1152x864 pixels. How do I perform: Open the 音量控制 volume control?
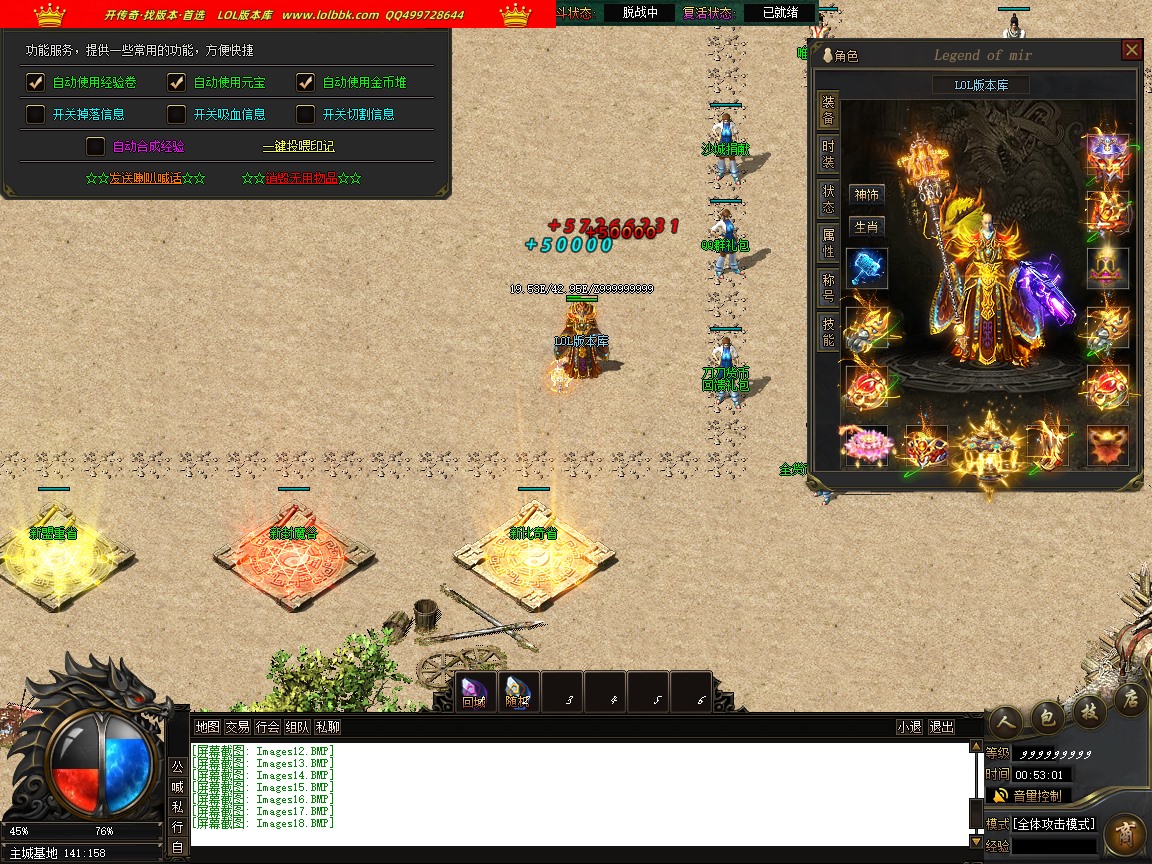point(1029,796)
